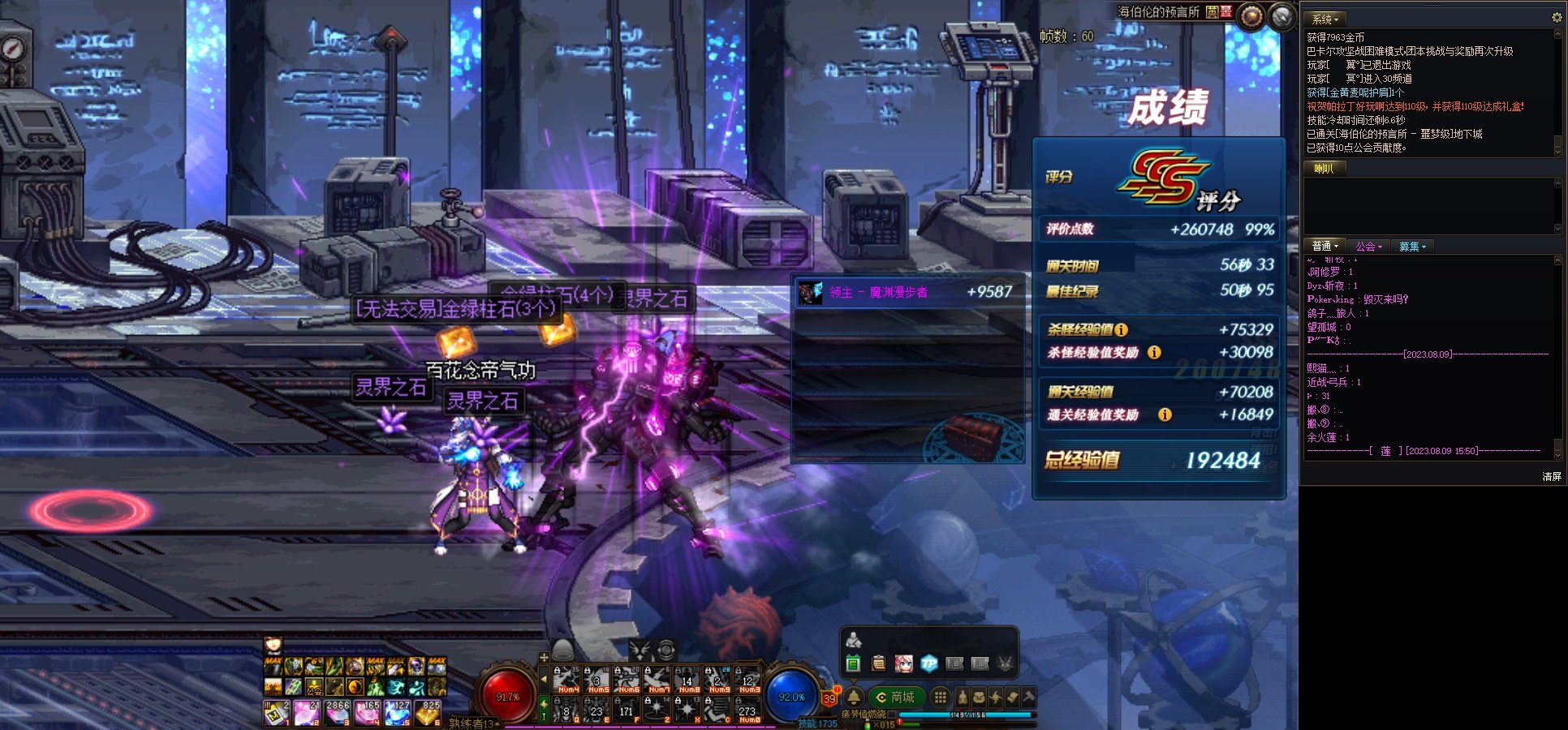
Task: Click the bell notification icon
Action: click(x=854, y=698)
